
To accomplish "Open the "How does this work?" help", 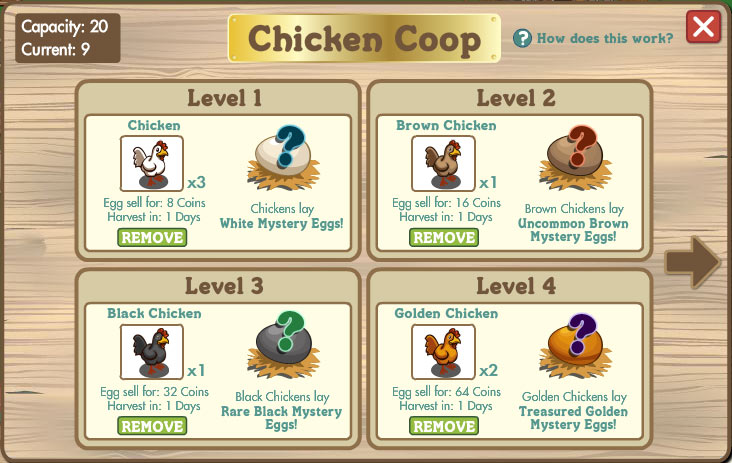I will click(594, 39).
